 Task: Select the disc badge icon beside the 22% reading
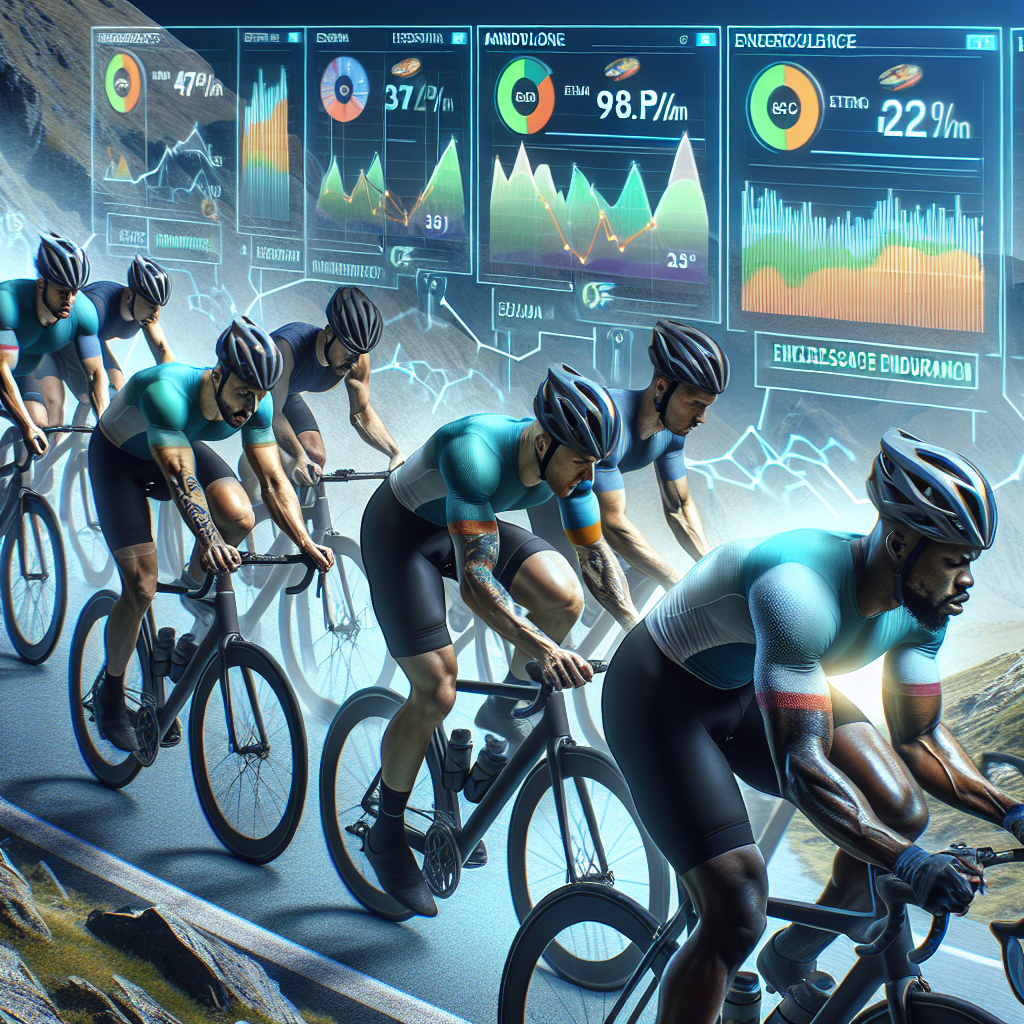click(x=901, y=77)
